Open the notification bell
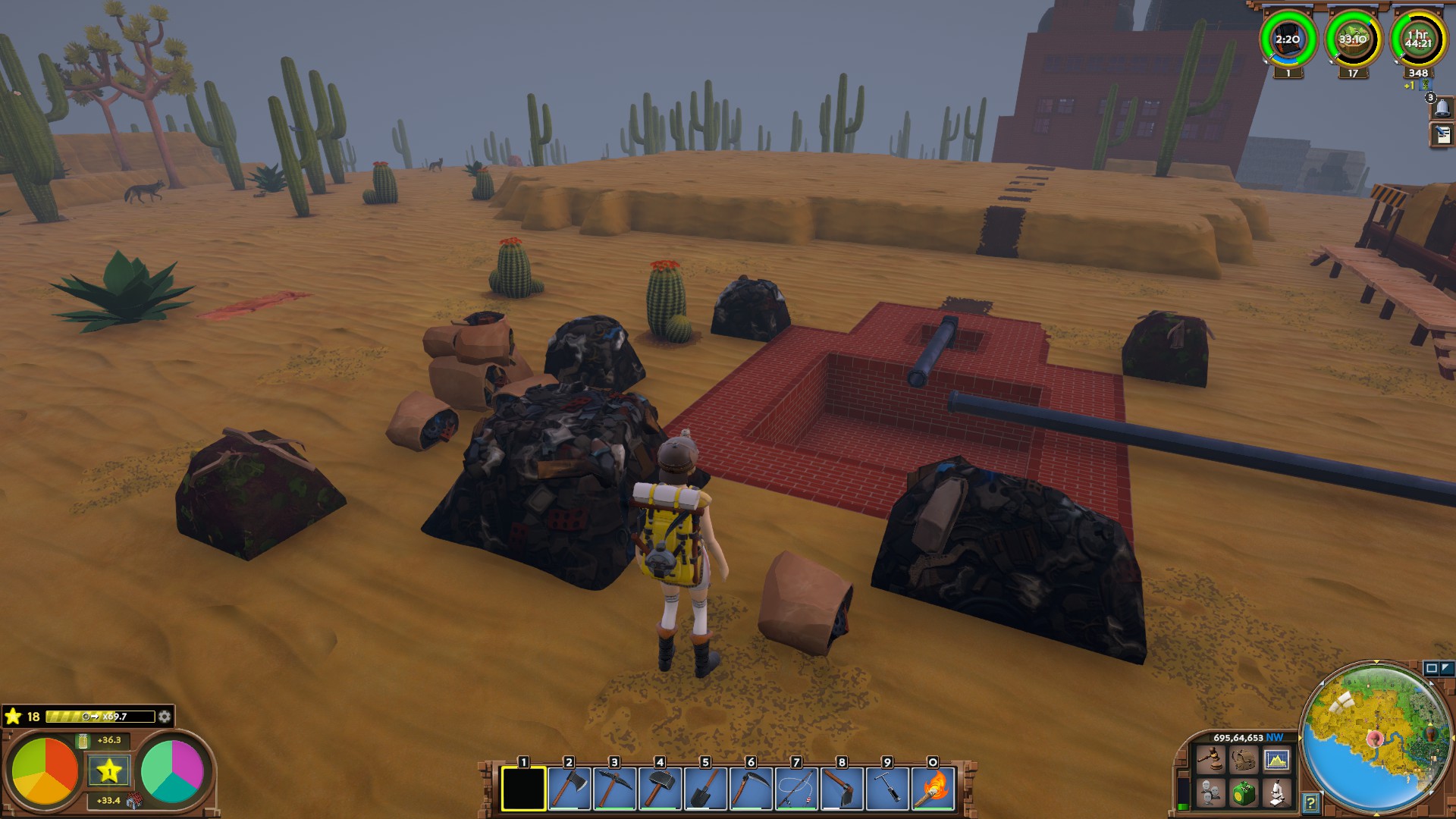Image resolution: width=1456 pixels, height=819 pixels. 1442,108
